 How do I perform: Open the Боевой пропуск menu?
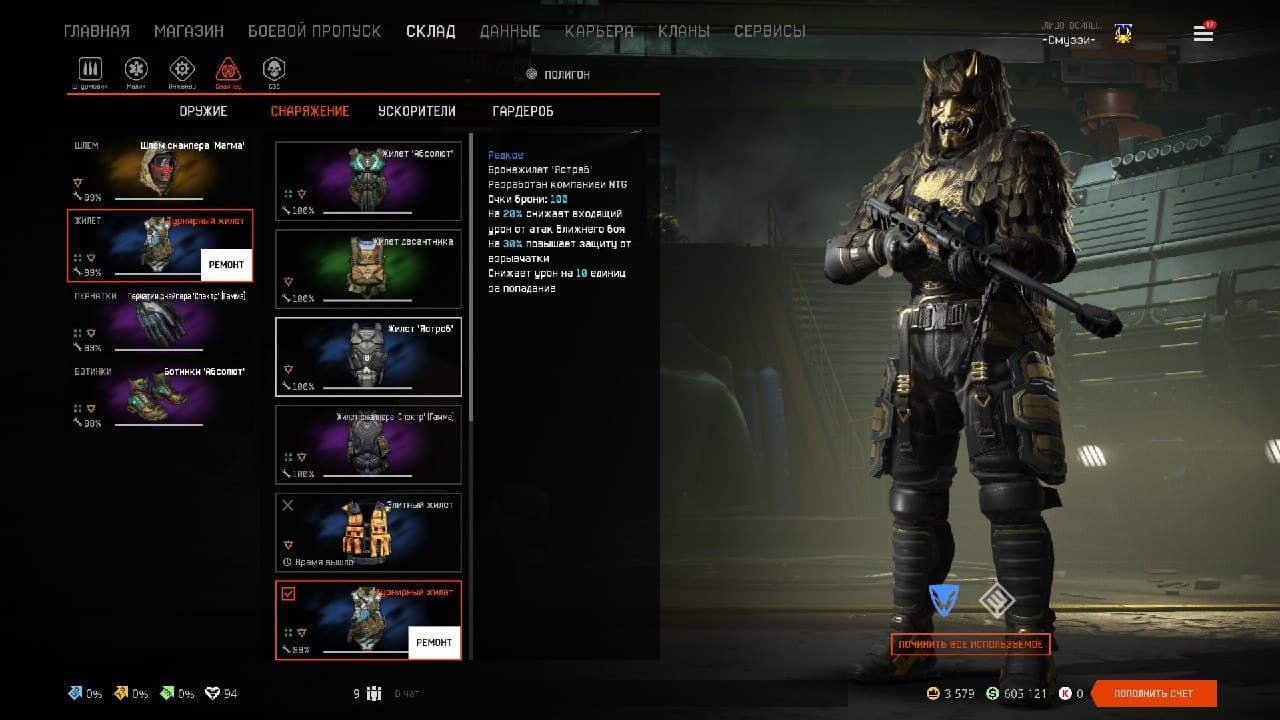(x=314, y=31)
